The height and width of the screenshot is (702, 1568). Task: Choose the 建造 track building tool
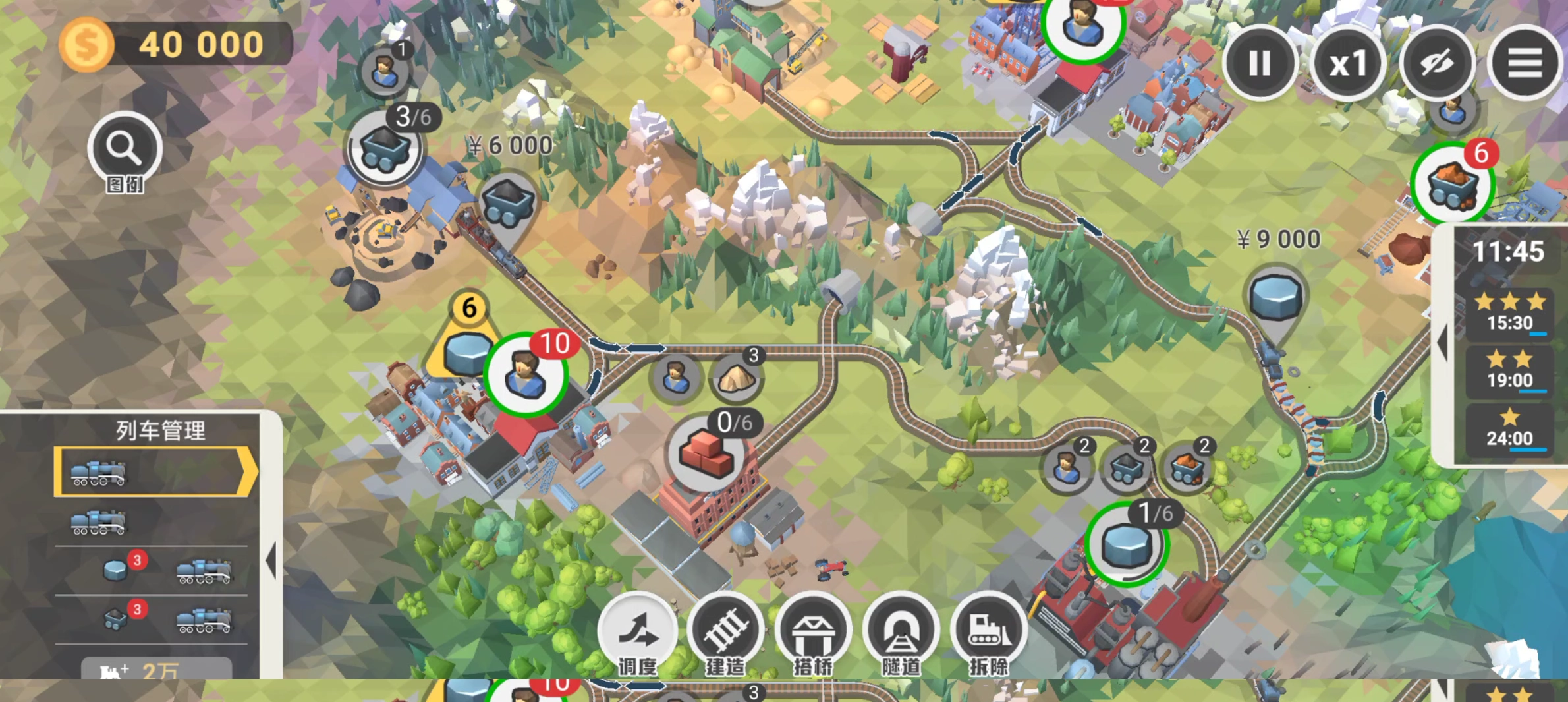tap(725, 634)
